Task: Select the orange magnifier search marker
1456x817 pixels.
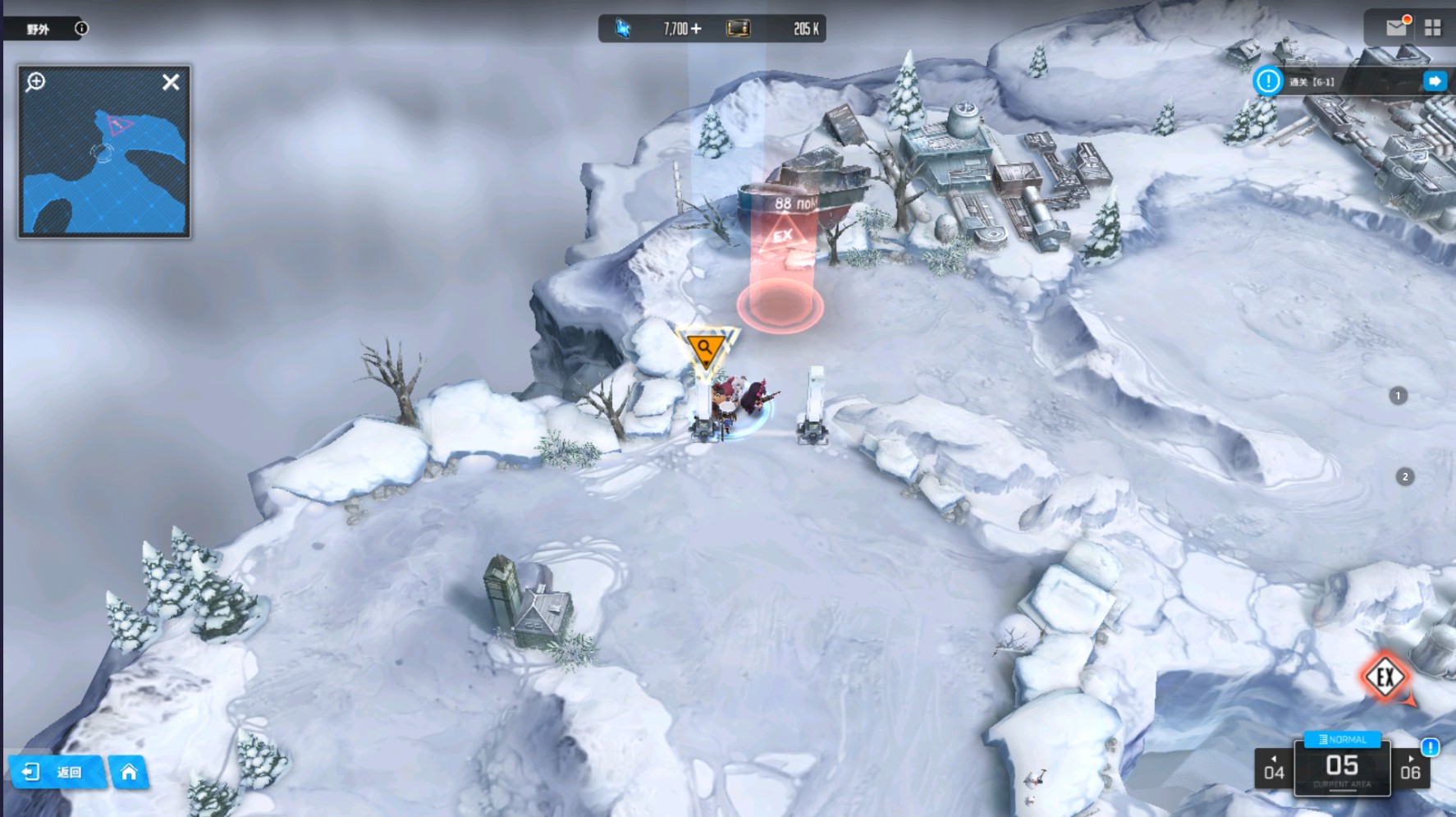Action: point(705,350)
